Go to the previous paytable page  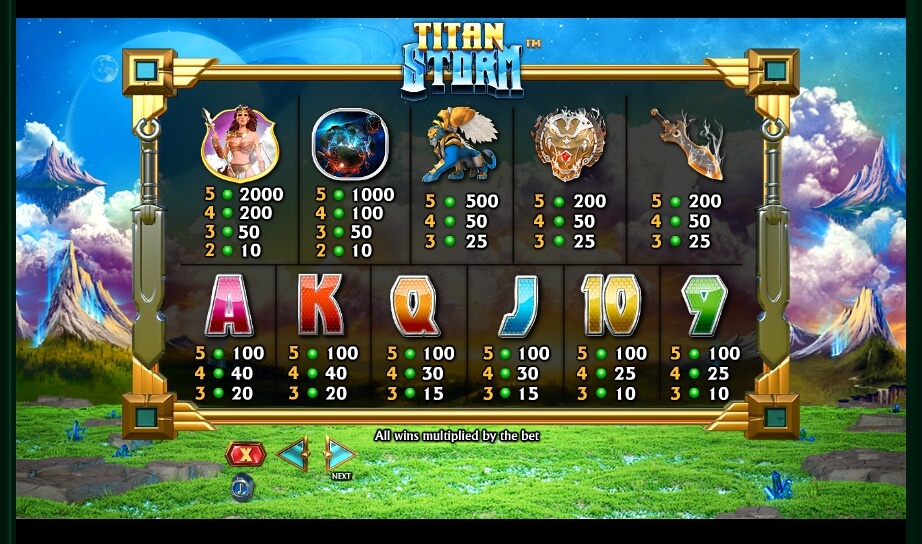click(293, 455)
